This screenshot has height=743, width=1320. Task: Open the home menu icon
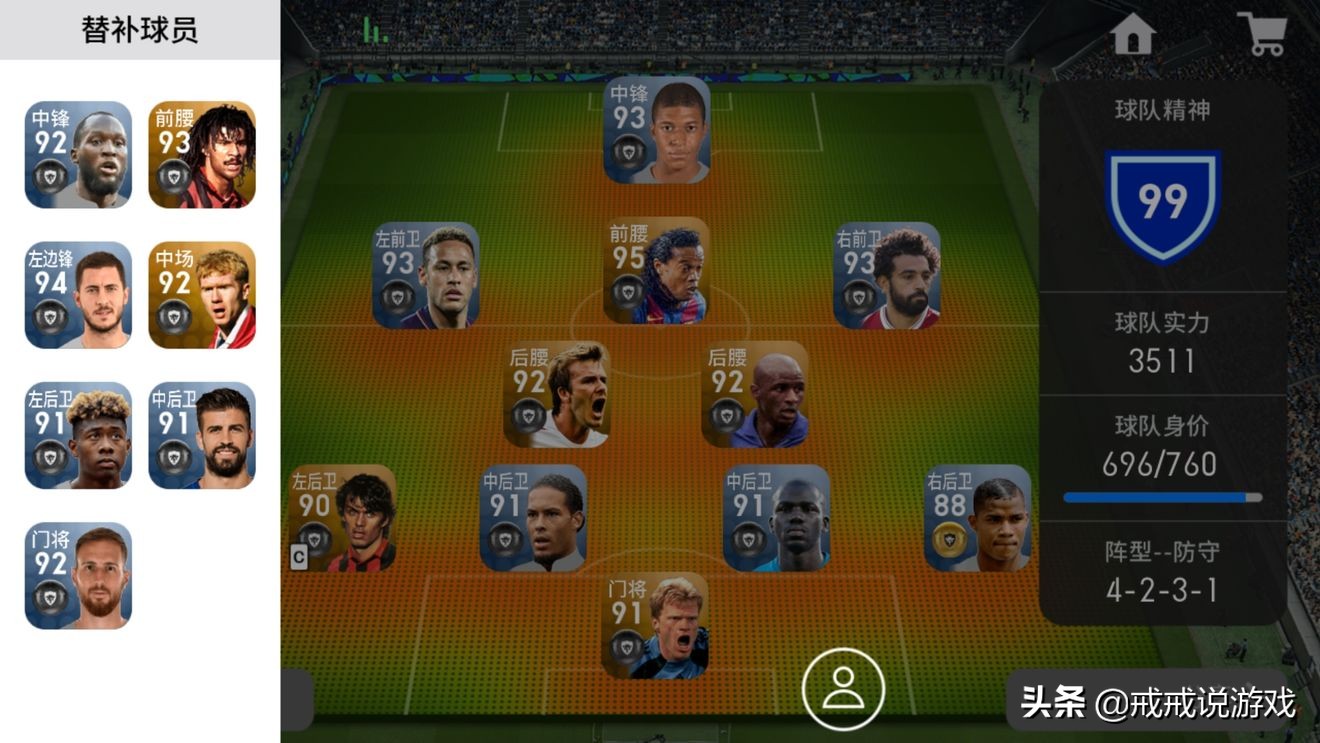[x=1132, y=35]
